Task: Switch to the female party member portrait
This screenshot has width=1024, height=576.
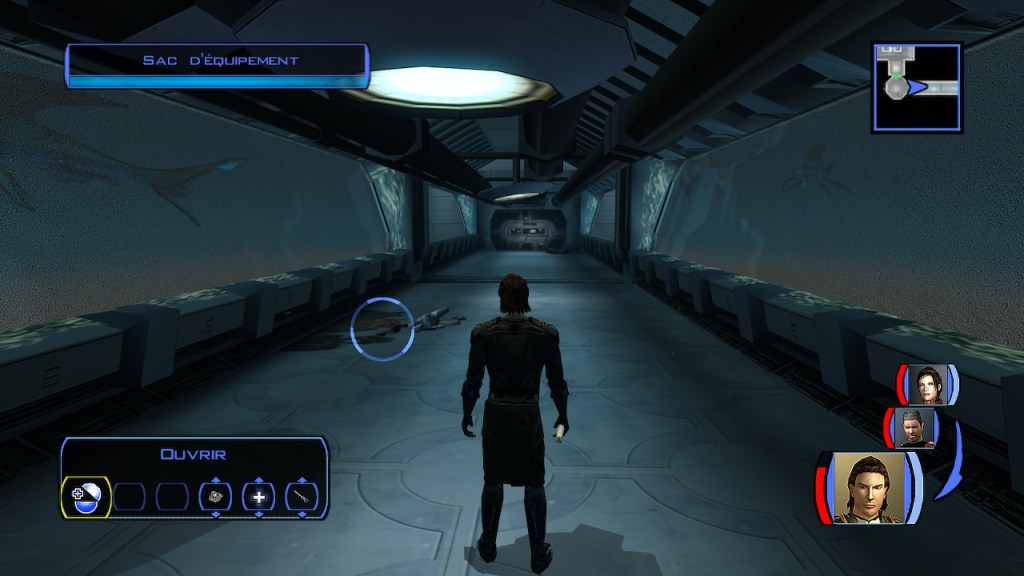Action: pyautogui.click(x=927, y=384)
